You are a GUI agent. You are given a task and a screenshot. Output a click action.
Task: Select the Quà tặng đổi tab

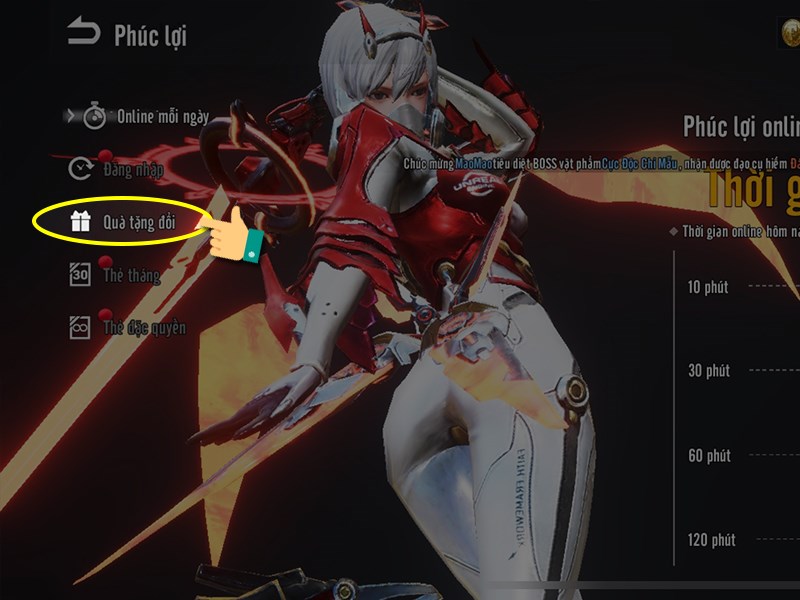click(x=124, y=223)
